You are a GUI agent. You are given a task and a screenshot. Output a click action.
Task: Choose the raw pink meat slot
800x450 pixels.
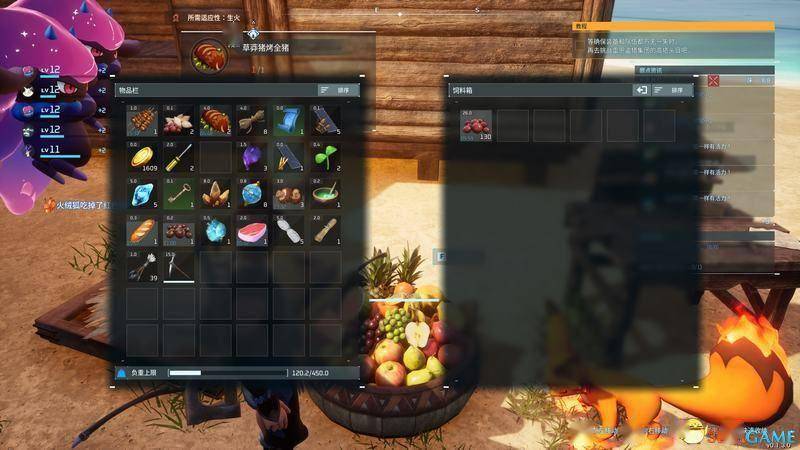[251, 231]
